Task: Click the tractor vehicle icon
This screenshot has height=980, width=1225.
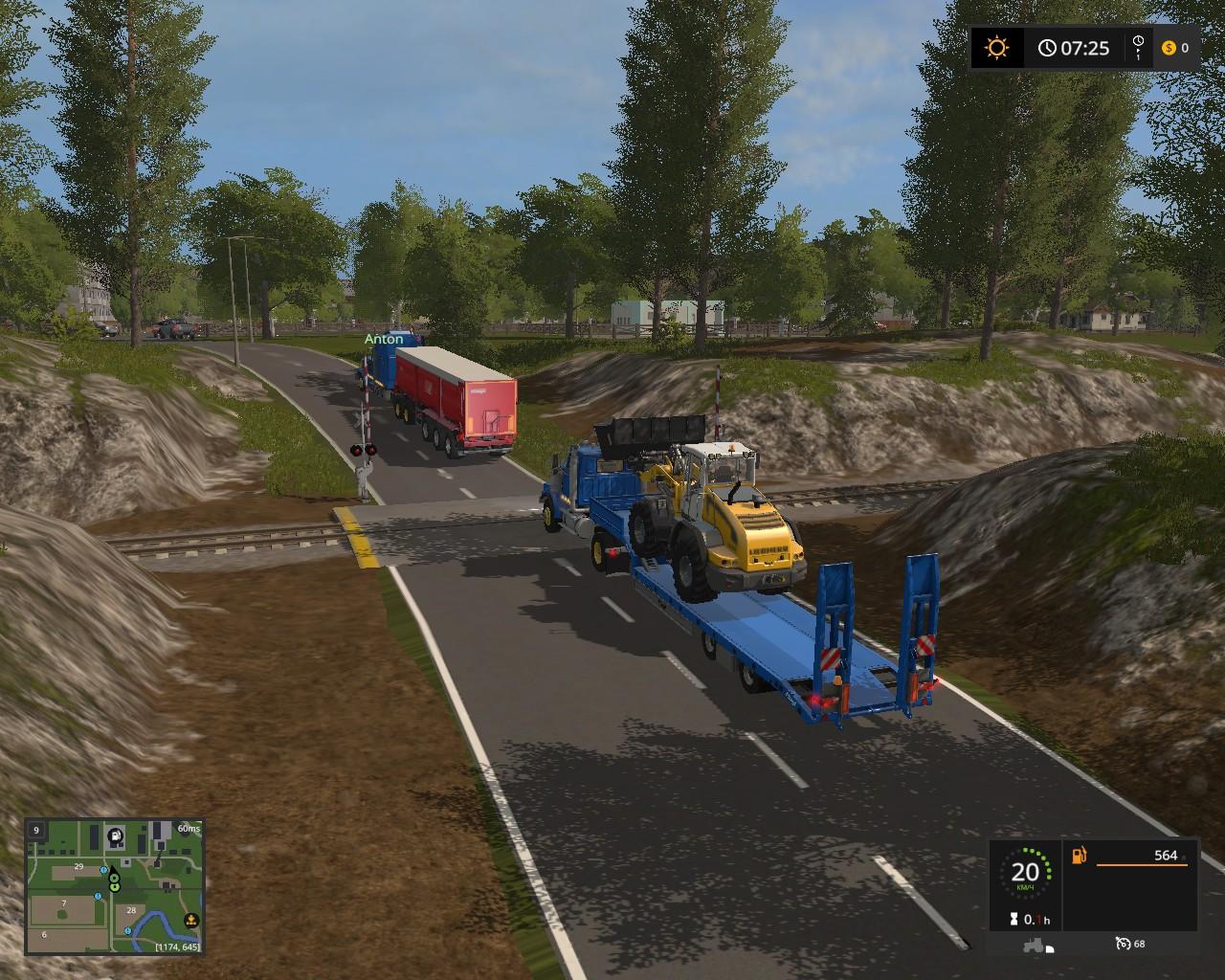Action: [x=1036, y=945]
